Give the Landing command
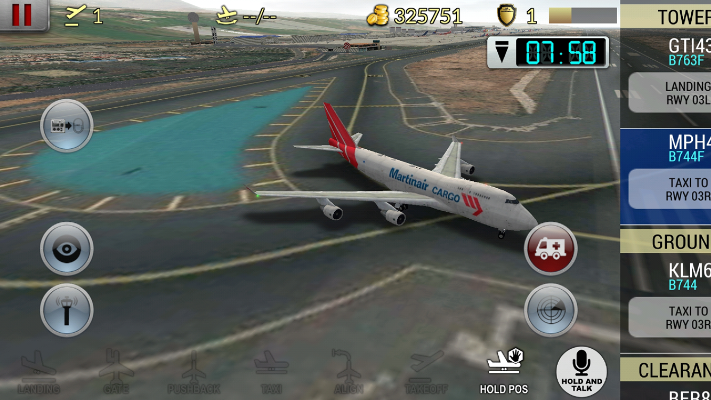 pos(37,372)
